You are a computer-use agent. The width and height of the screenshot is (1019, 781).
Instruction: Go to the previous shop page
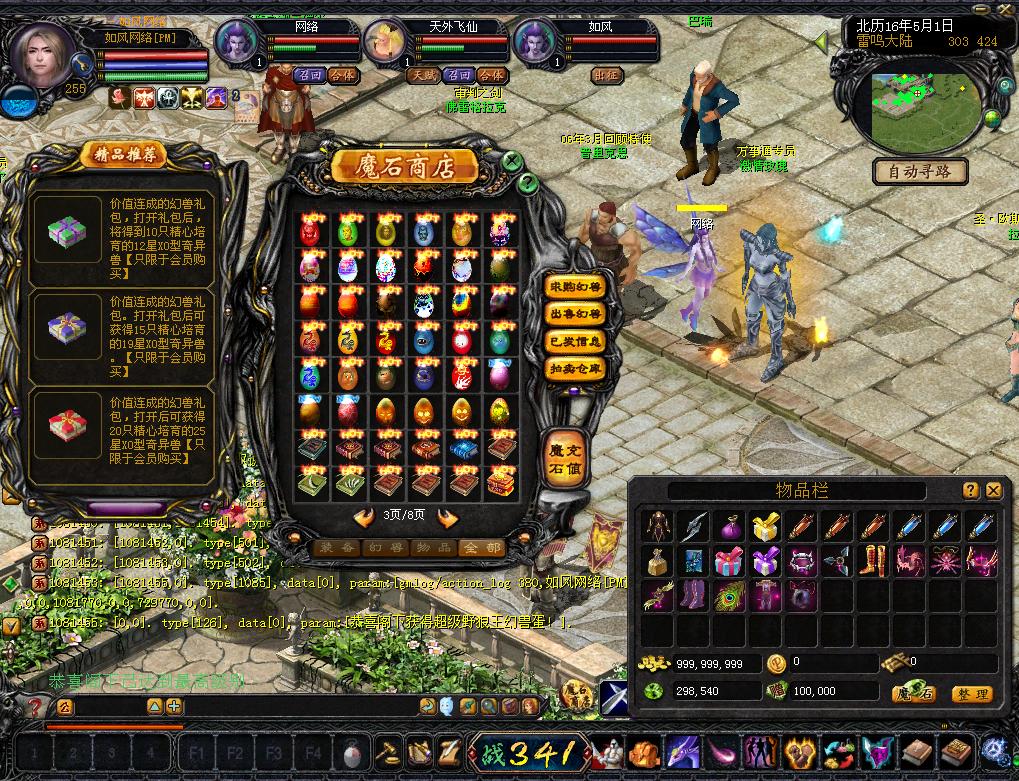tap(364, 518)
